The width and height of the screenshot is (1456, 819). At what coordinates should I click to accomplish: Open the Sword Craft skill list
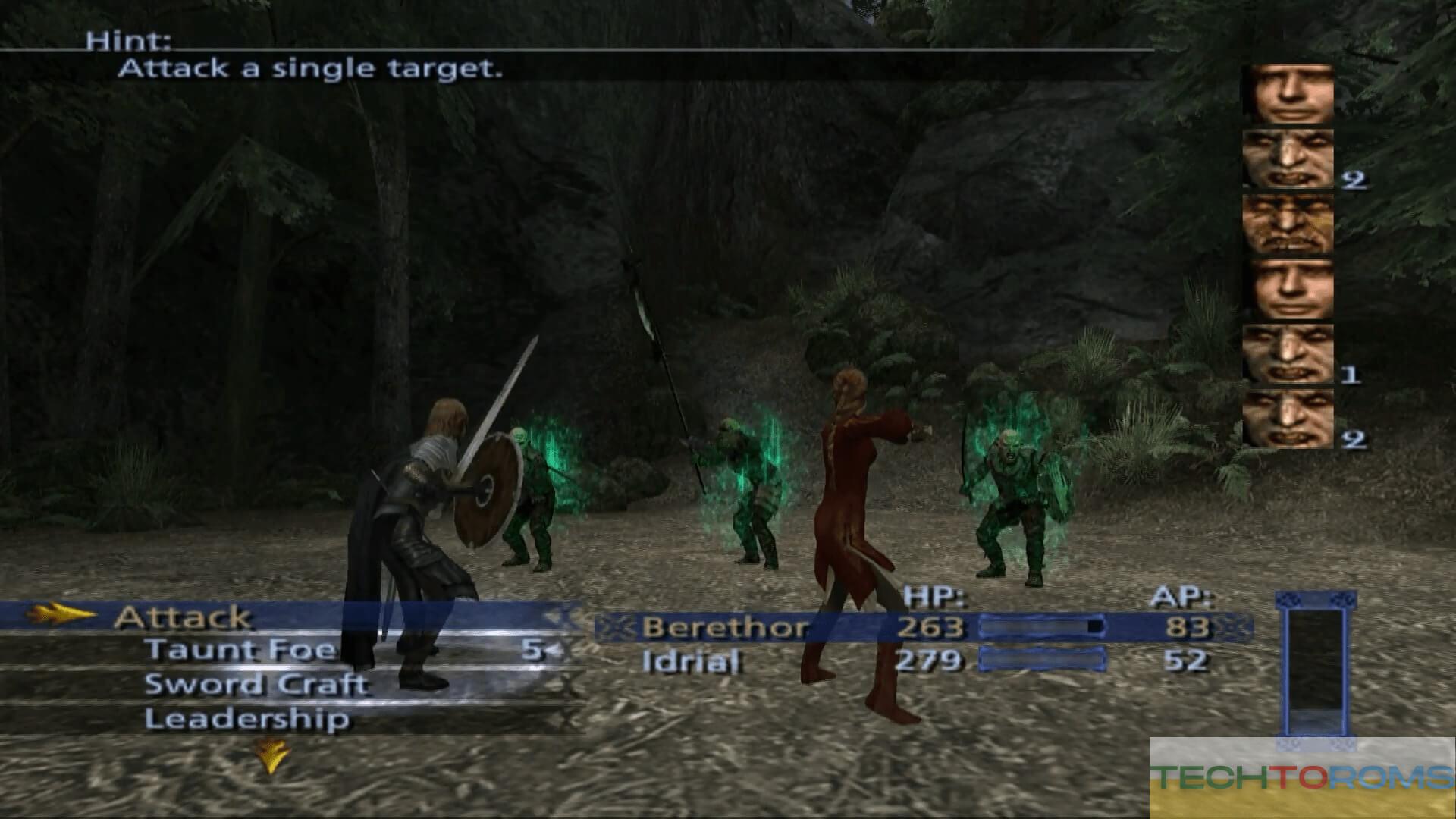click(256, 685)
